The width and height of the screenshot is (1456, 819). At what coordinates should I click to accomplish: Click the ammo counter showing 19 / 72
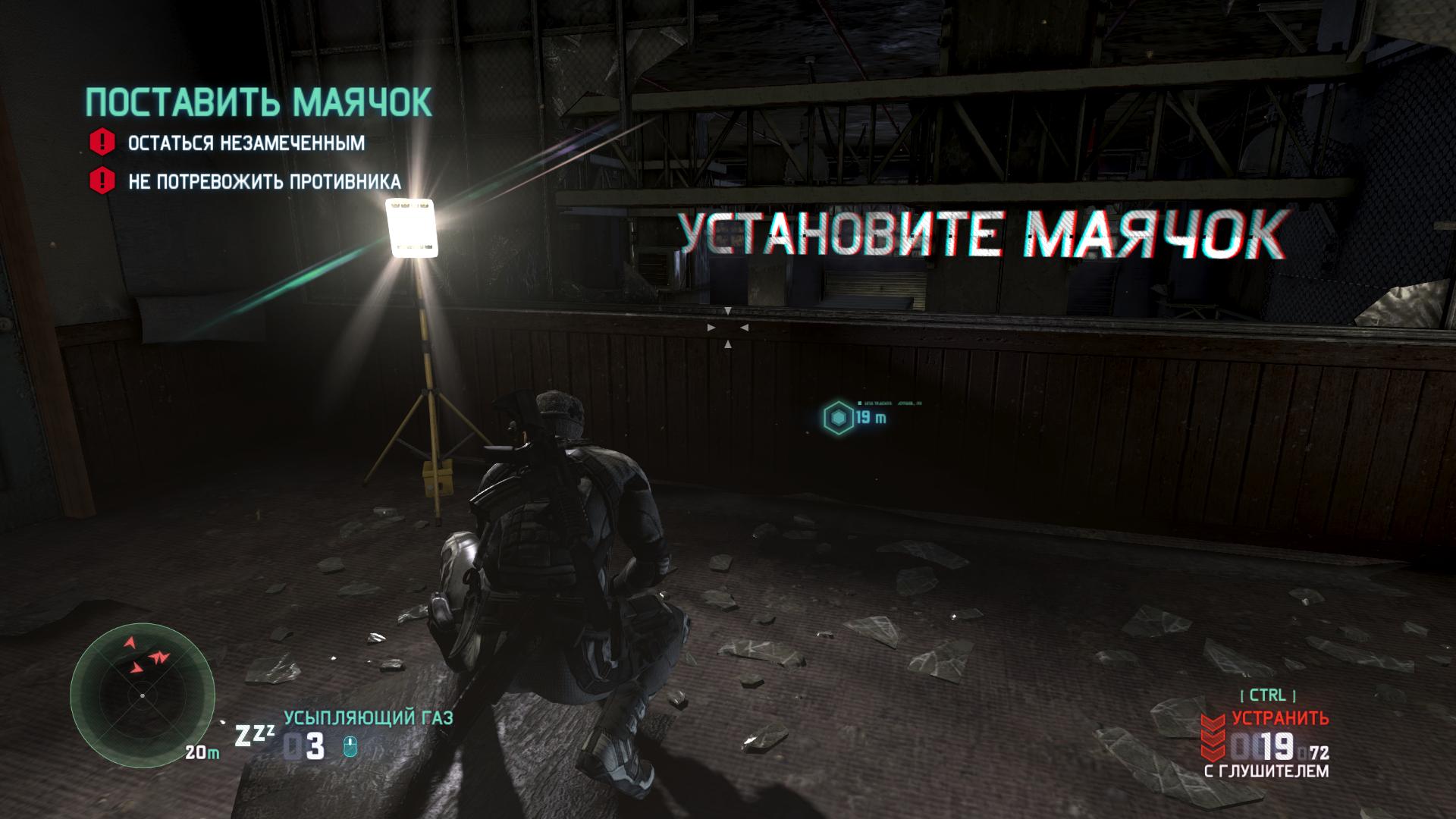1282,747
